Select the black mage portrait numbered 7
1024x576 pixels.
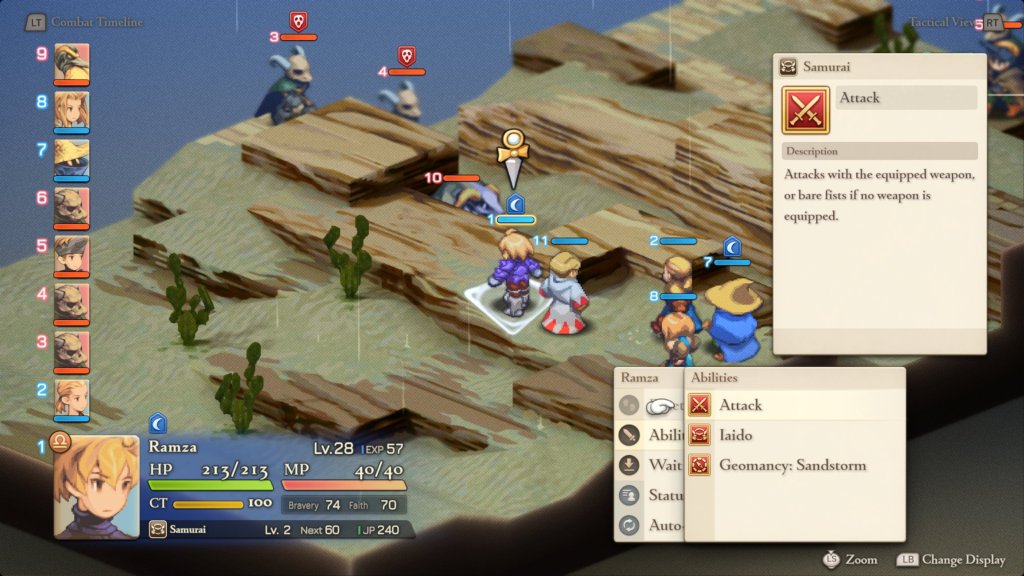click(72, 158)
